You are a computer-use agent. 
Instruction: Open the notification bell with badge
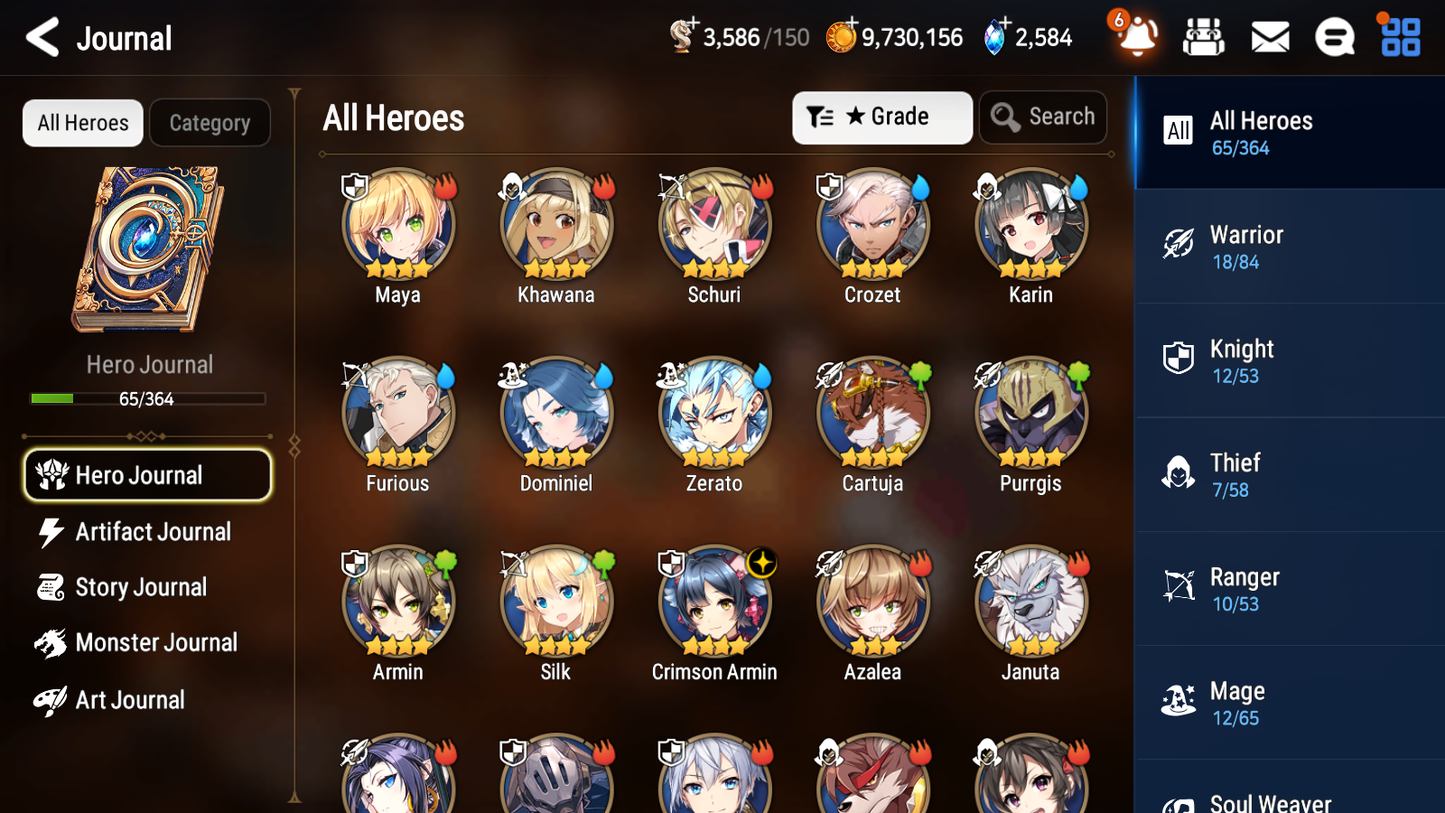[x=1135, y=36]
